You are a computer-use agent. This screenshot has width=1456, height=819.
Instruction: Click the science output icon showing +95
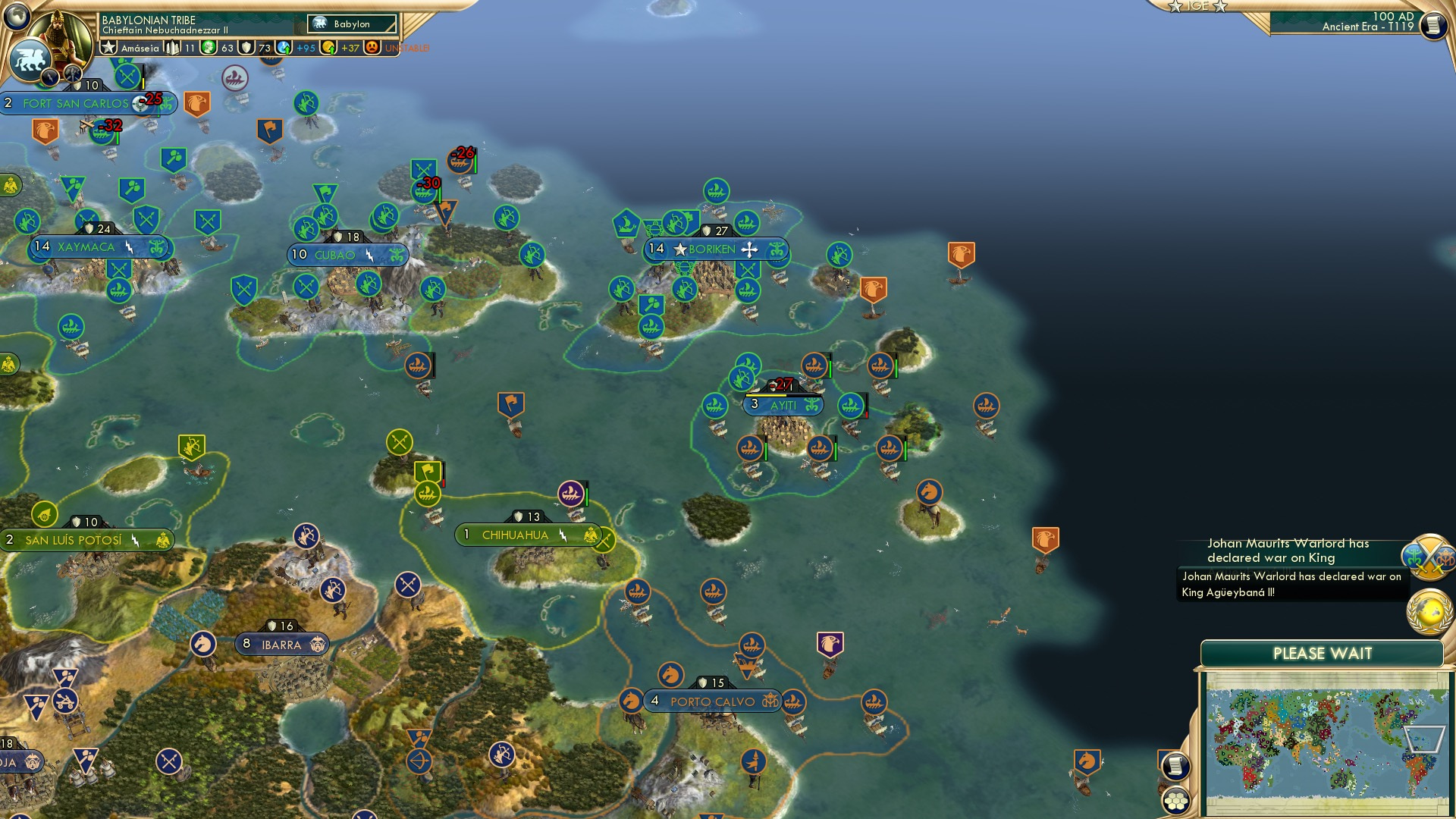284,49
